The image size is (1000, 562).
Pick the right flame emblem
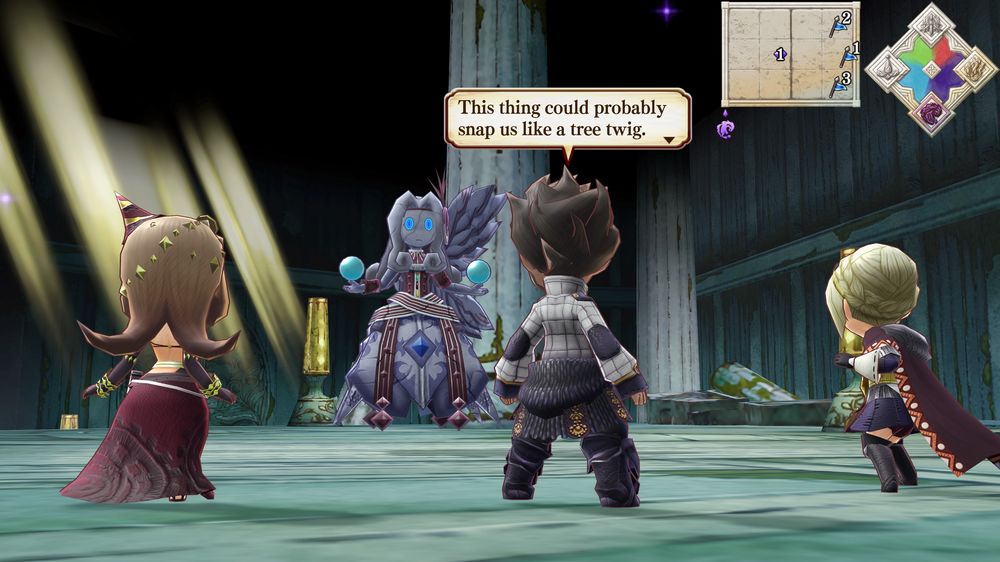click(974, 68)
